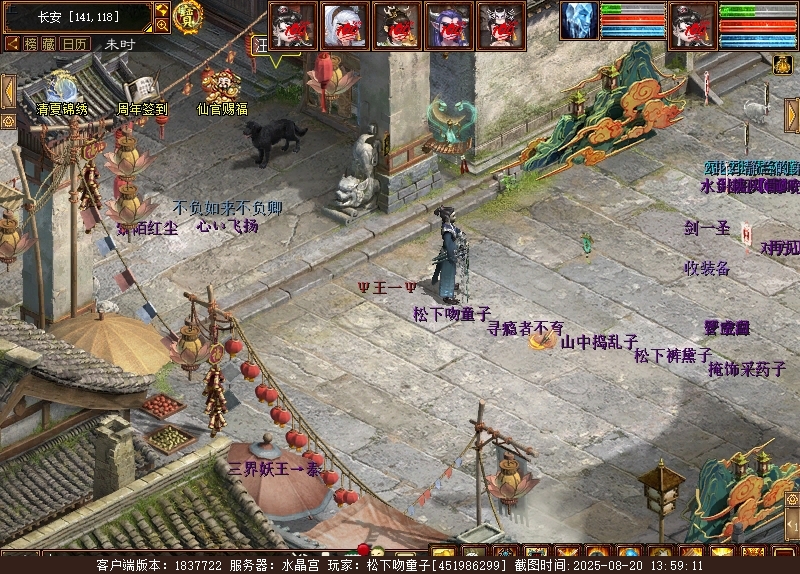
Task: Open the 清夏锦绣 event
Action: [62, 88]
